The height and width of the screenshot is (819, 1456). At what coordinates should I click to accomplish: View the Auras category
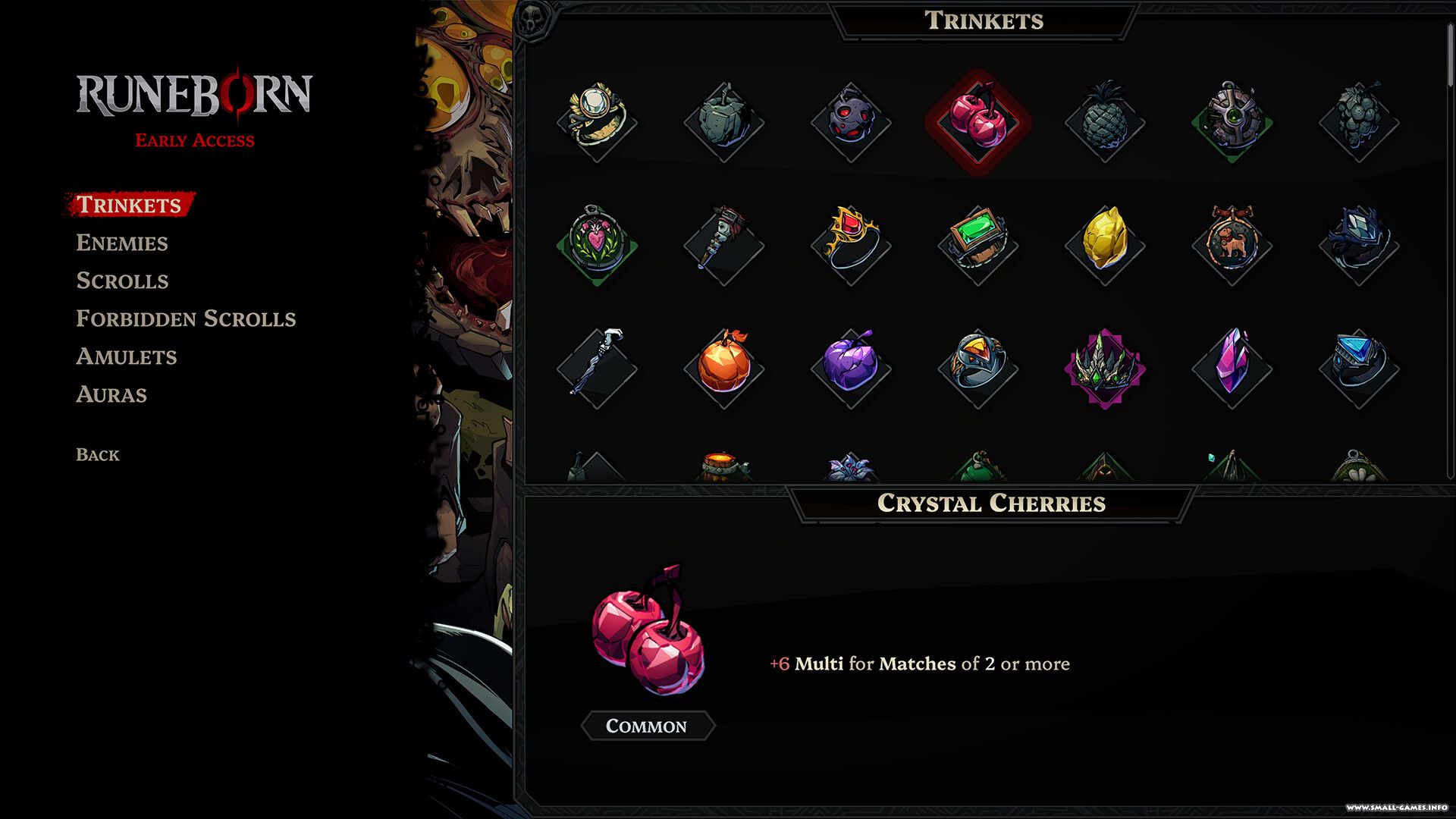click(x=111, y=394)
